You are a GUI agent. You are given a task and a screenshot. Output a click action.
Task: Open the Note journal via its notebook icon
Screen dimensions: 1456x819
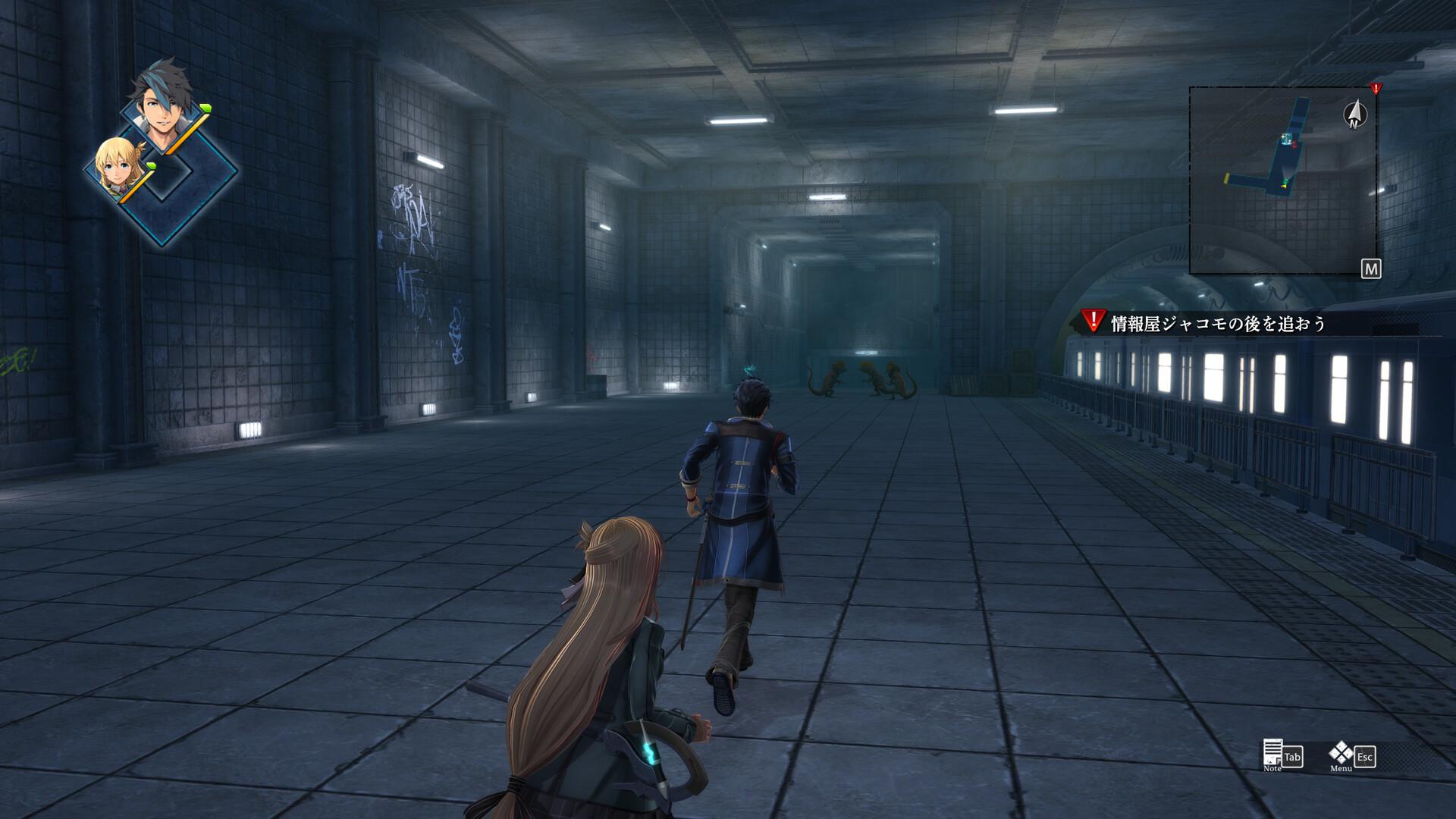[1272, 752]
